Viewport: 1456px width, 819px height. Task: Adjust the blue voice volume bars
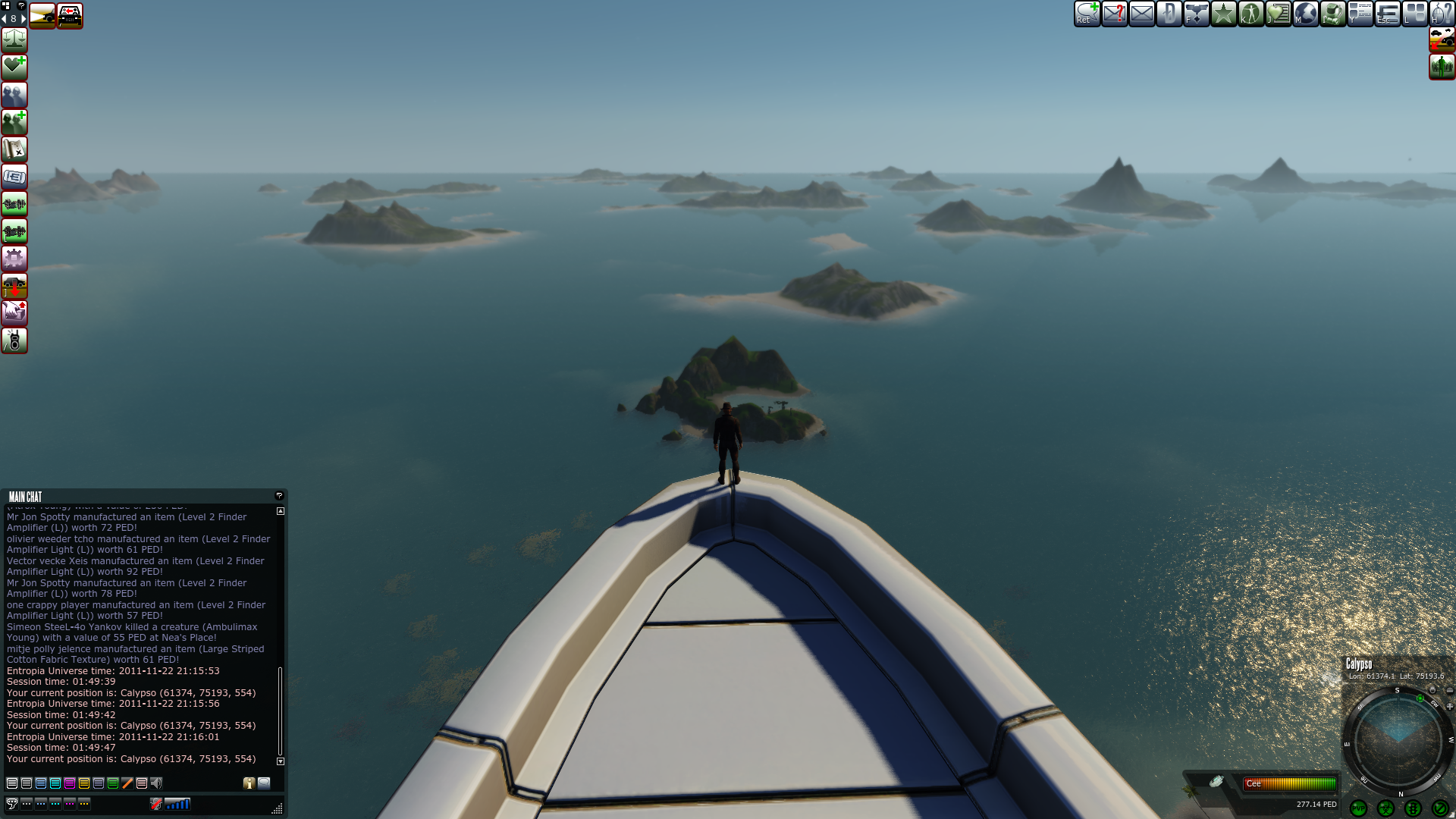(178, 804)
